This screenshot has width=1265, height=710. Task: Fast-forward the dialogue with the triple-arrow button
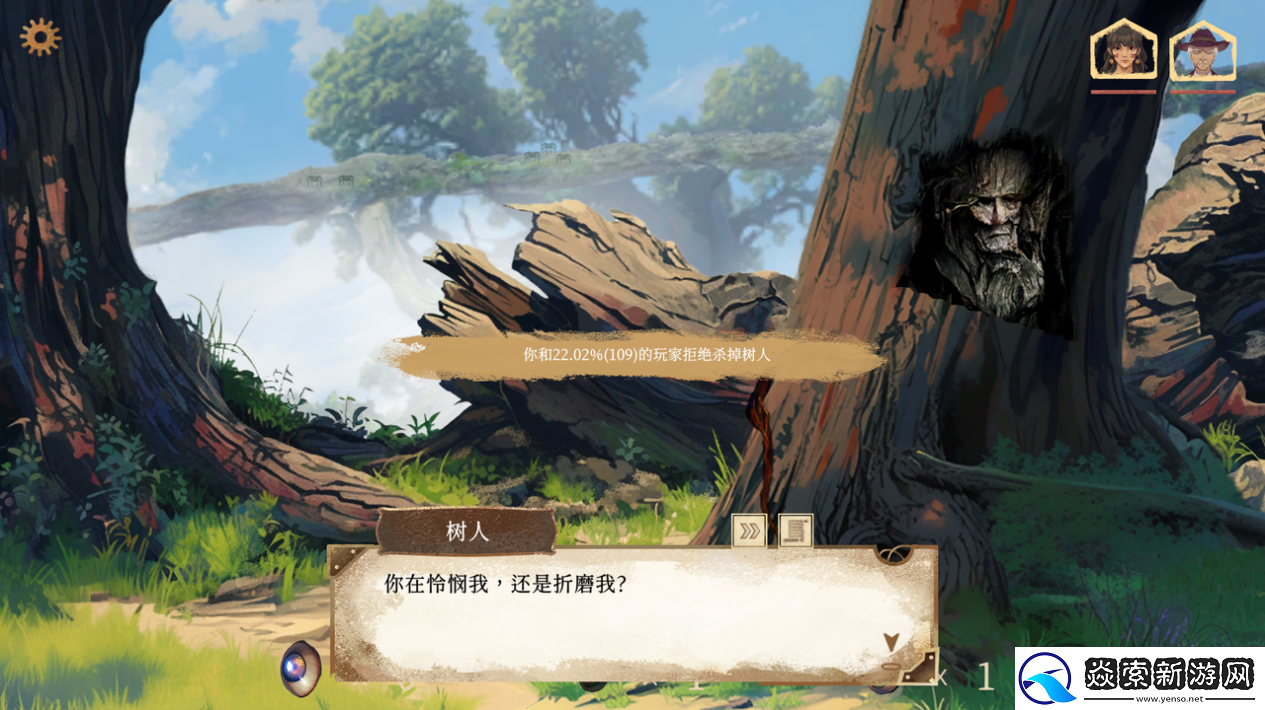coord(749,530)
